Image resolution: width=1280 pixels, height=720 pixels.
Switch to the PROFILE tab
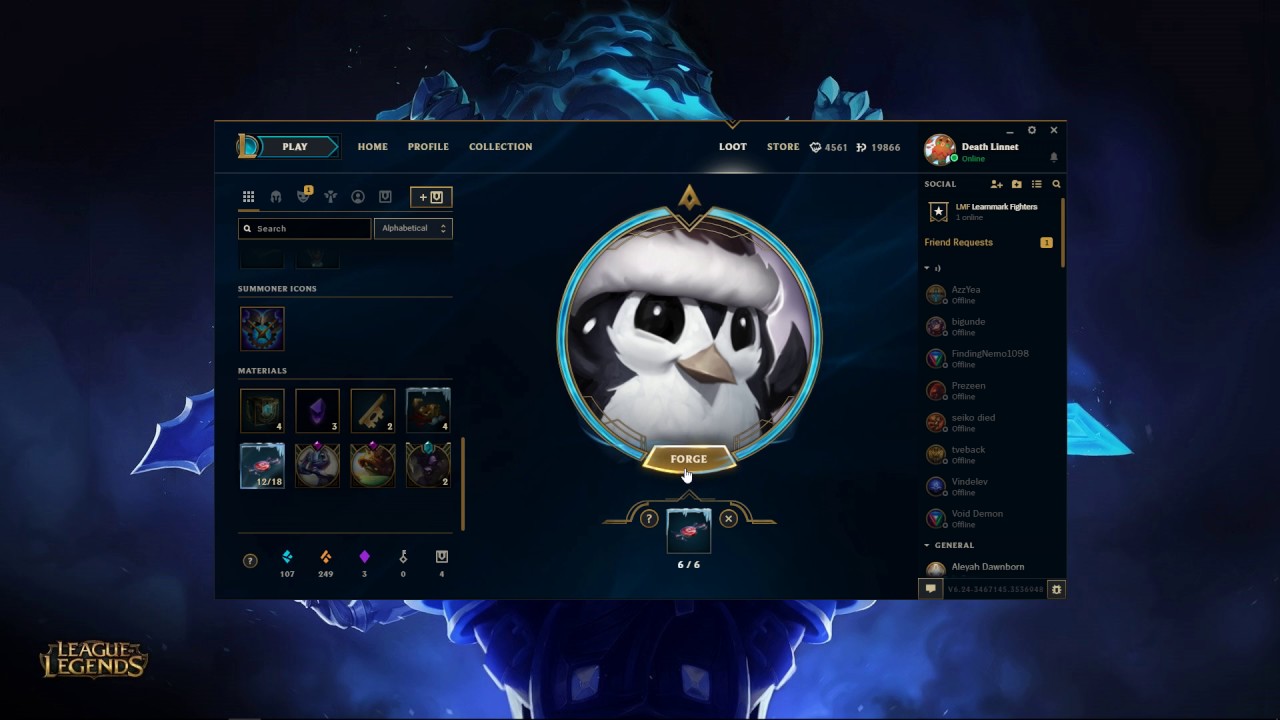428,147
